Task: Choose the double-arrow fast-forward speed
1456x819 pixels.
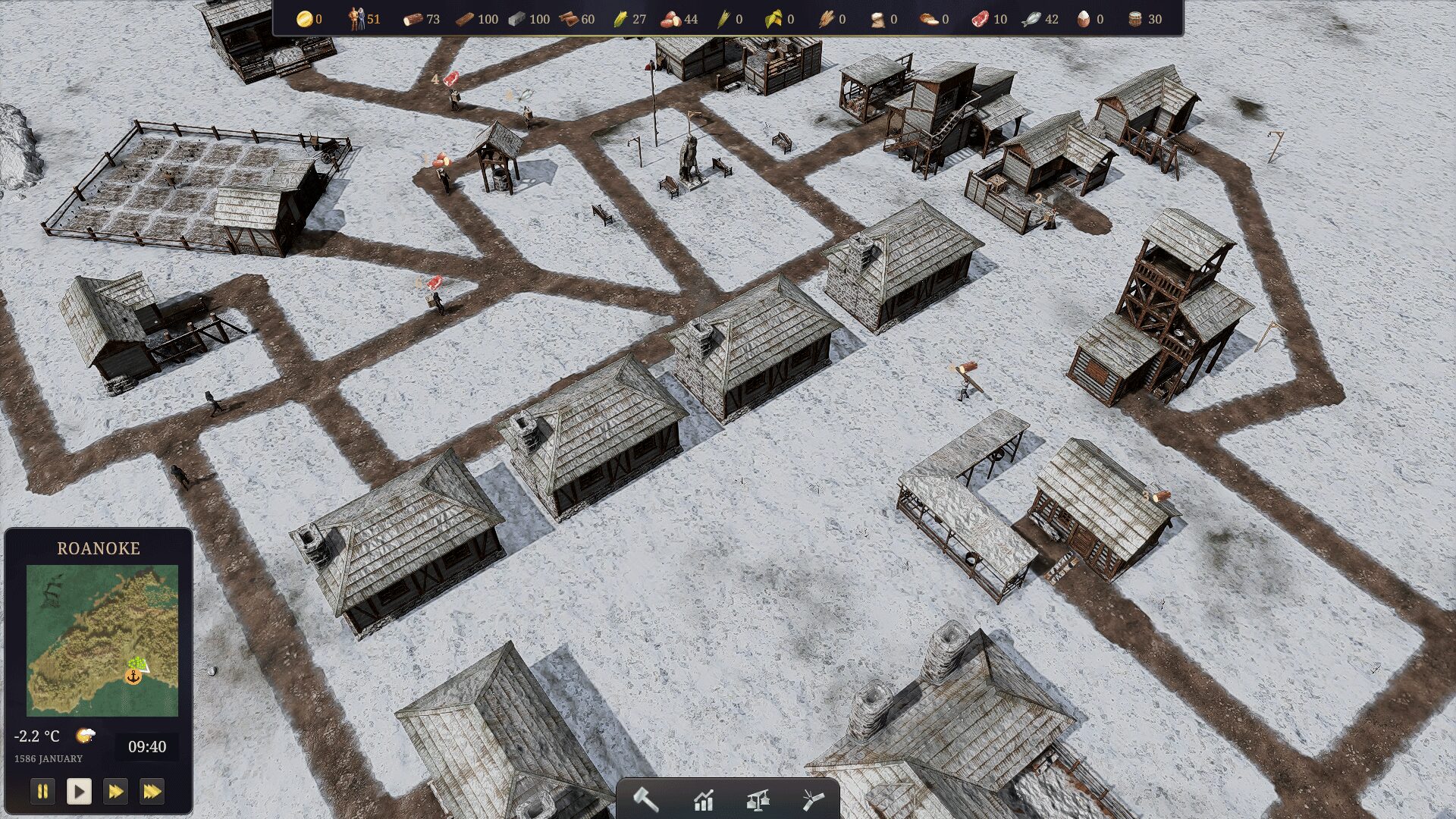Action: (115, 792)
